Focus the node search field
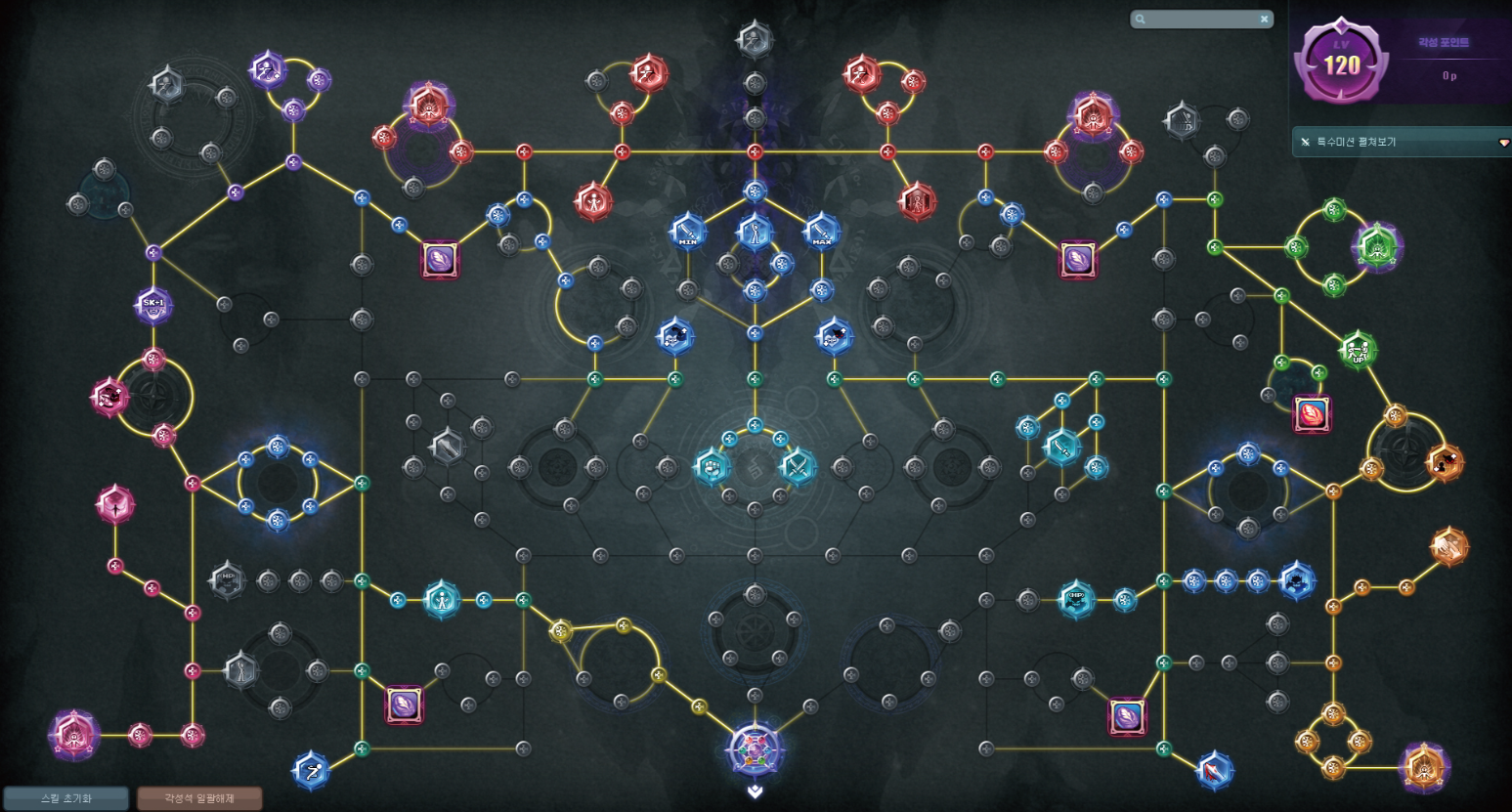1512x812 pixels. pos(1198,19)
